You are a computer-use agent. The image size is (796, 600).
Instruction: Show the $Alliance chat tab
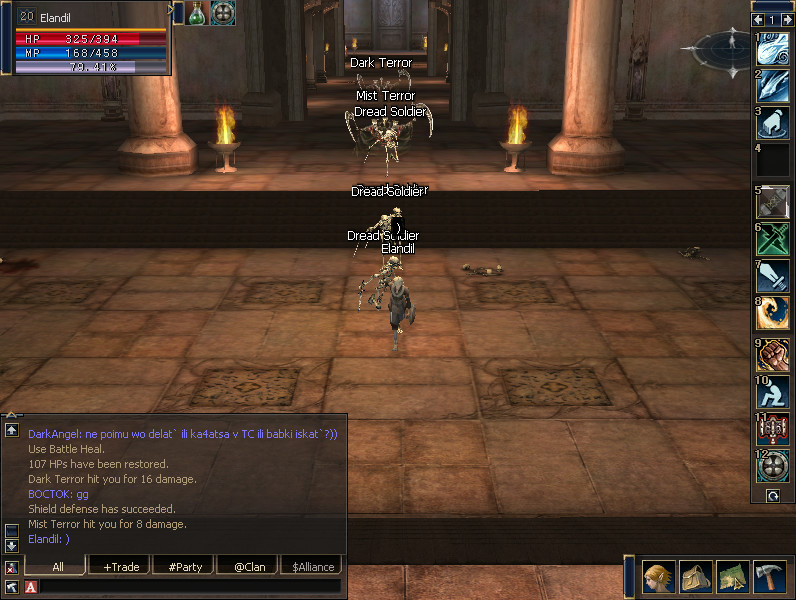coord(311,567)
